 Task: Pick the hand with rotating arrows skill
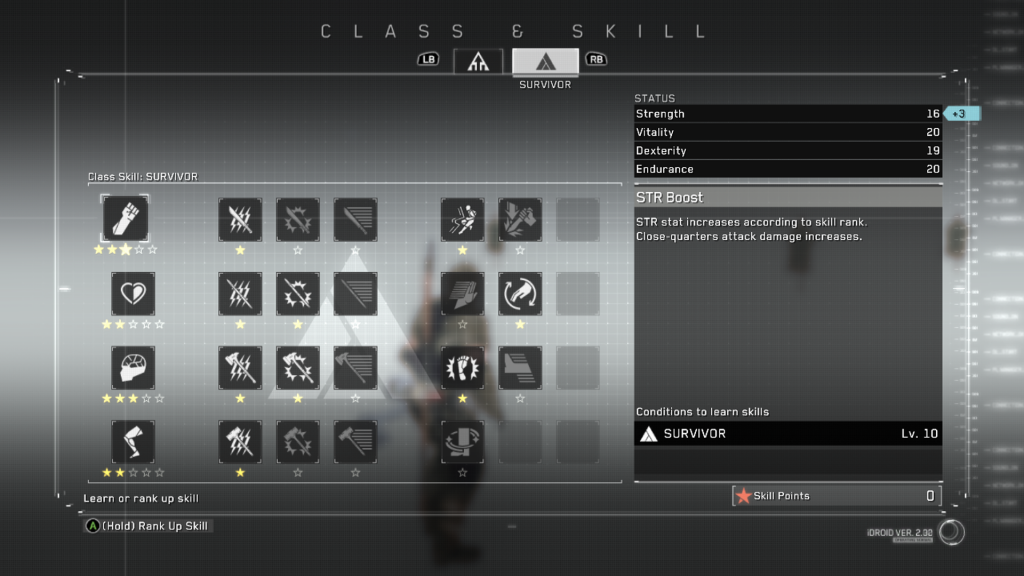tap(520, 294)
